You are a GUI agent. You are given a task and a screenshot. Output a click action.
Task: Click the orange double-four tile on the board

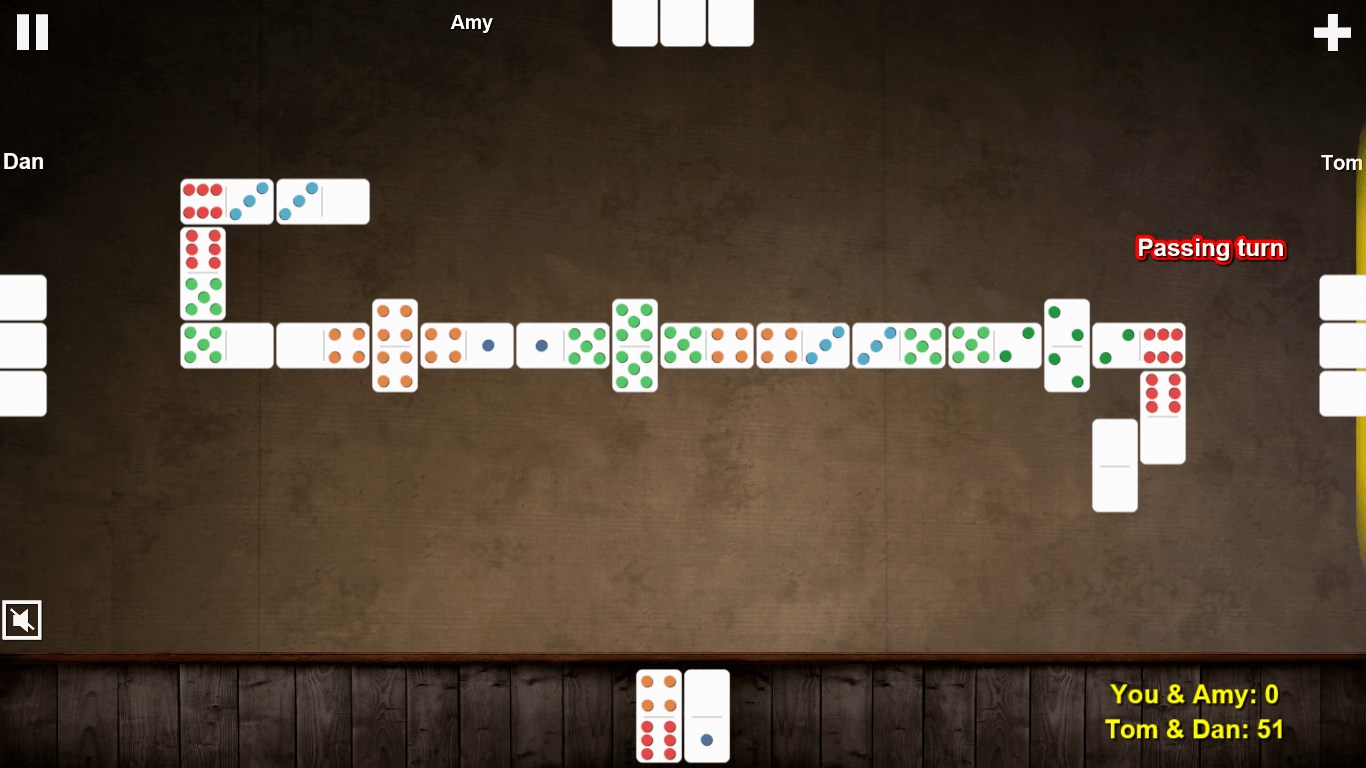tap(395, 345)
